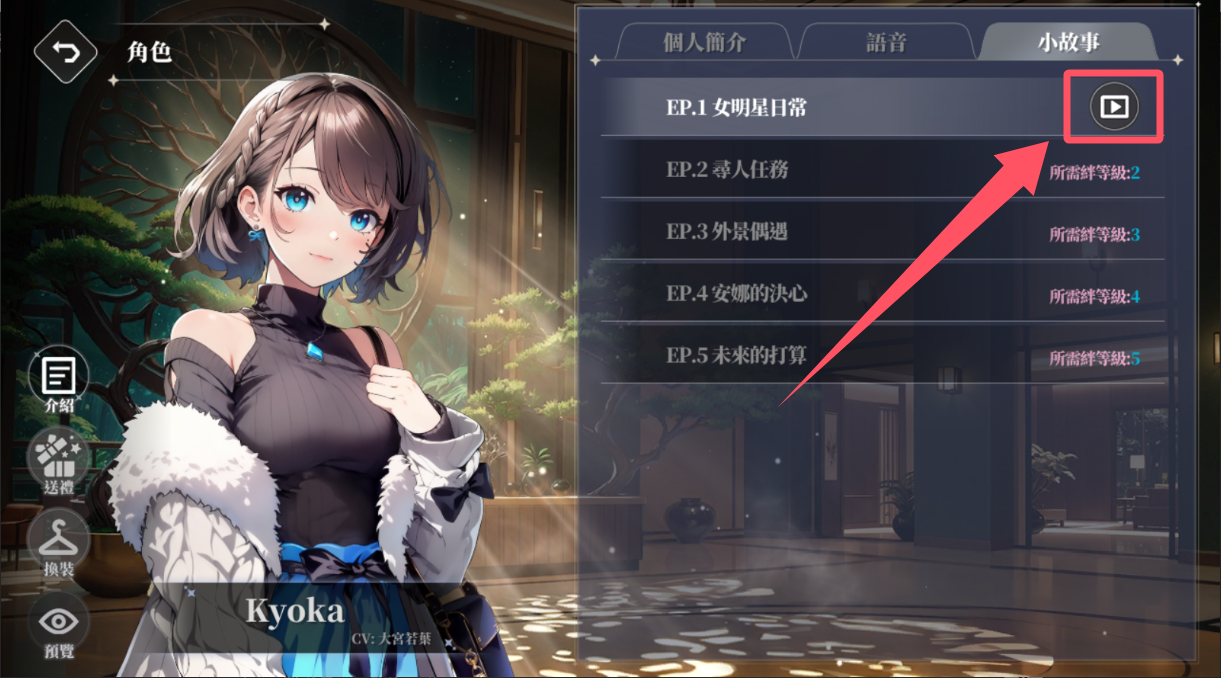Select the EP.5 未來的打算 row
The image size is (1221, 678).
coord(882,356)
